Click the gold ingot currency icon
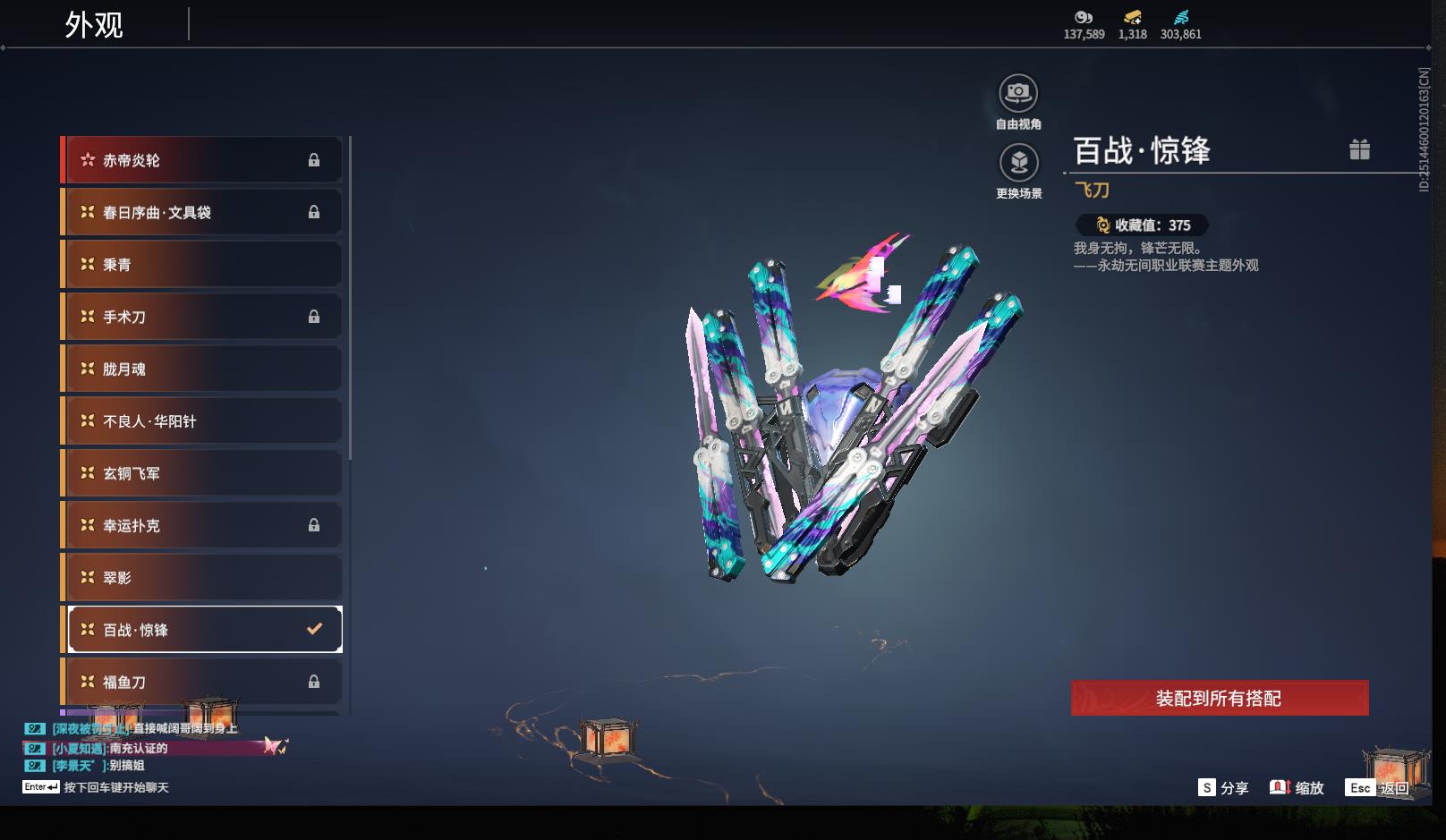This screenshot has width=1446, height=840. click(1132, 17)
